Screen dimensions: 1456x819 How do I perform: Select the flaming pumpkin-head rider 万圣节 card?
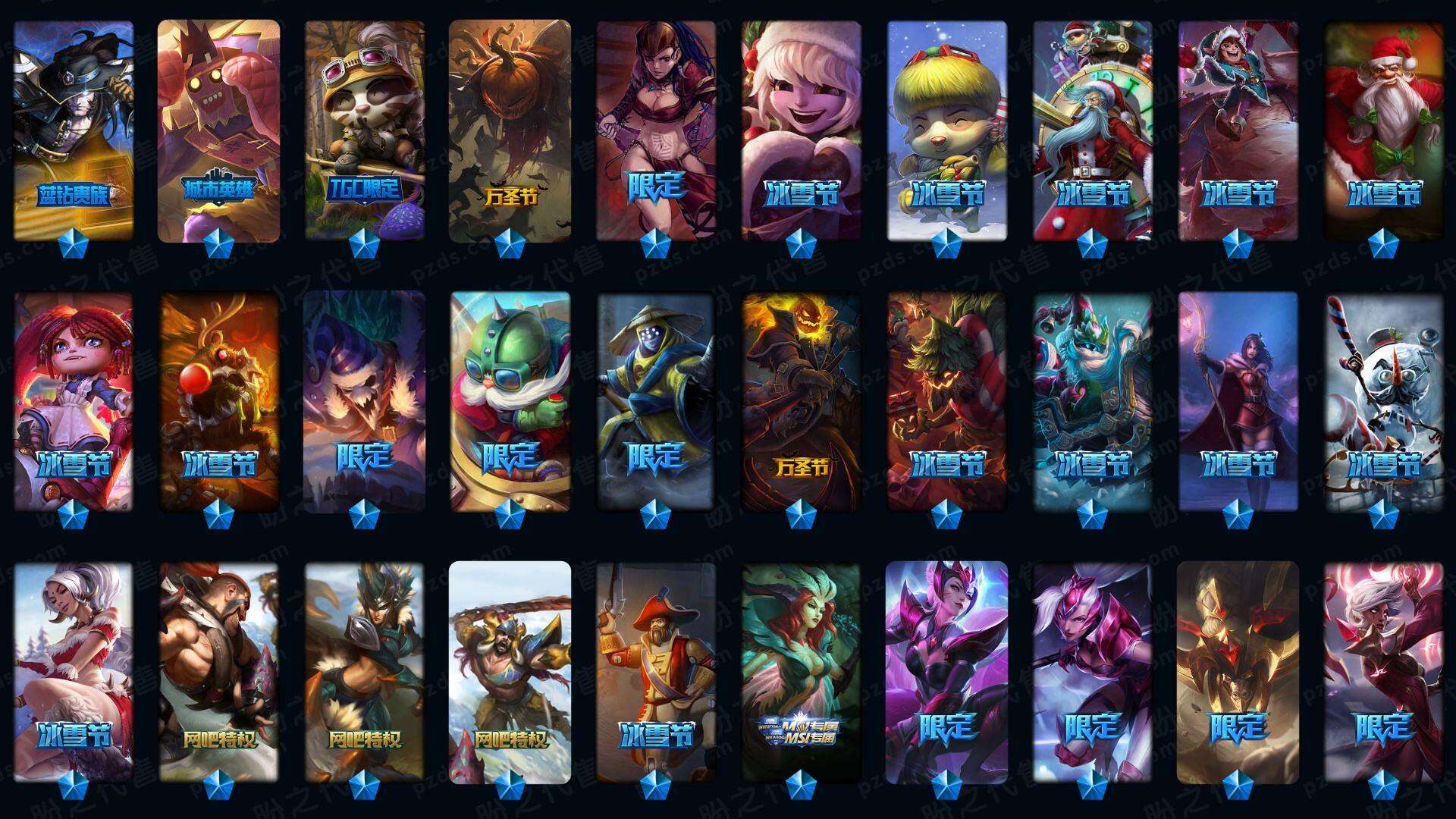click(801, 402)
